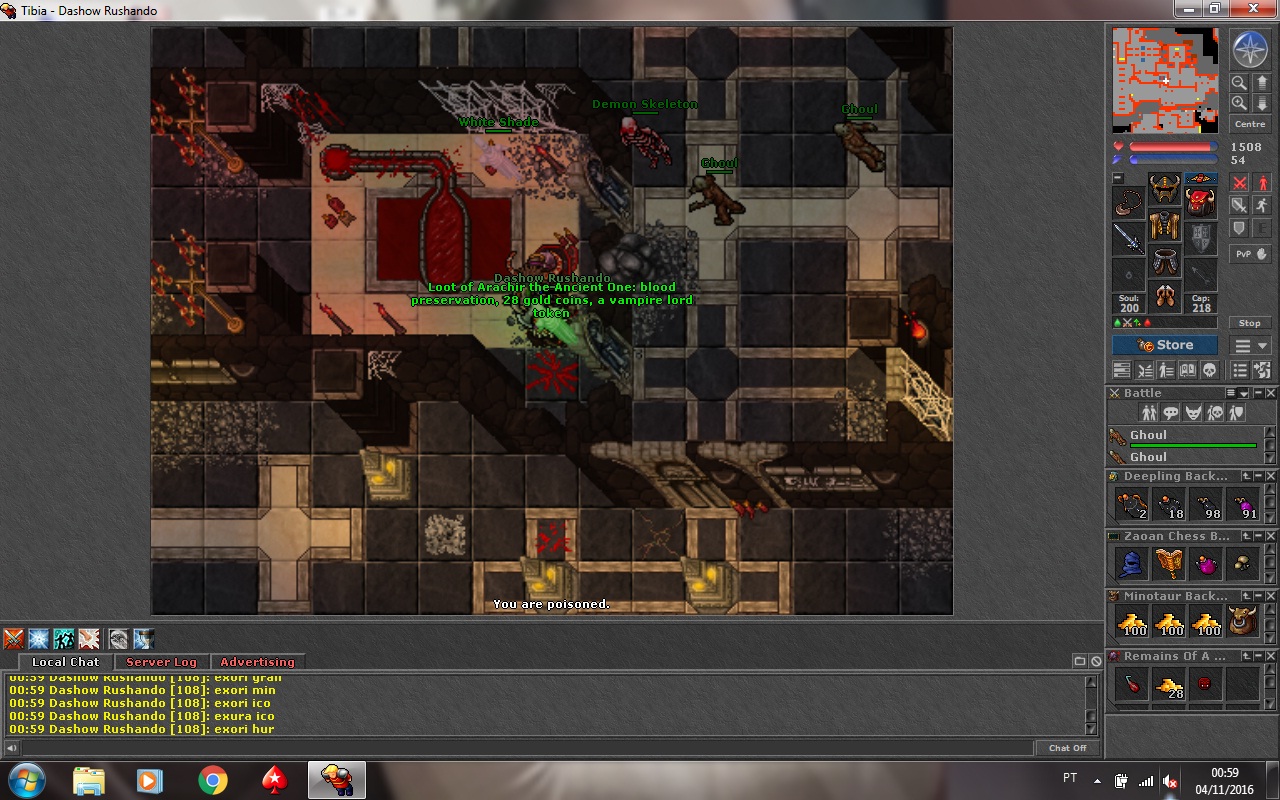Pick up the 28 gold coins loot
Image resolution: width=1280 pixels, height=800 pixels.
pos(1168,685)
